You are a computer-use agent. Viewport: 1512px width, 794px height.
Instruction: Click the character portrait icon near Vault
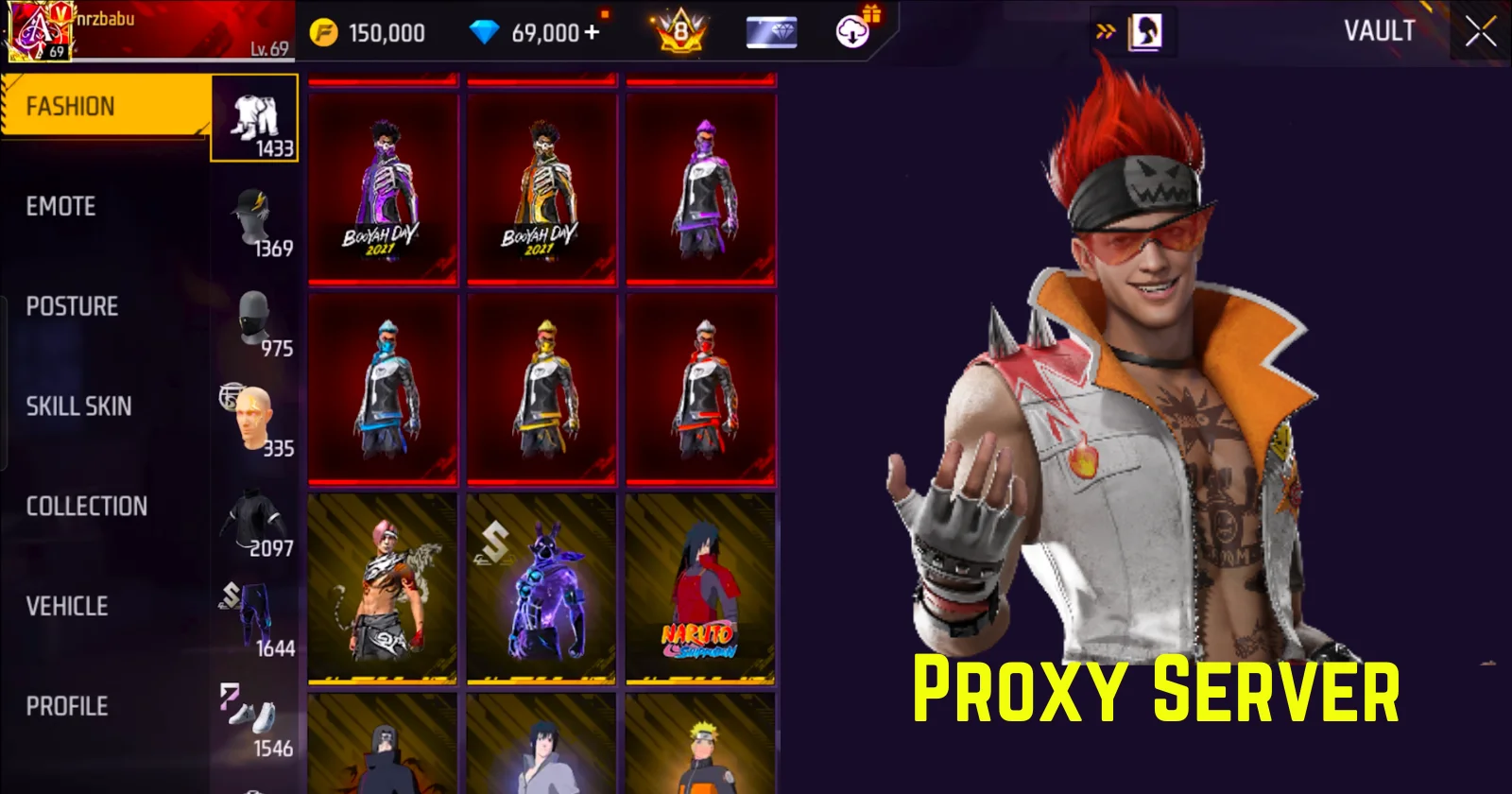tap(1144, 32)
